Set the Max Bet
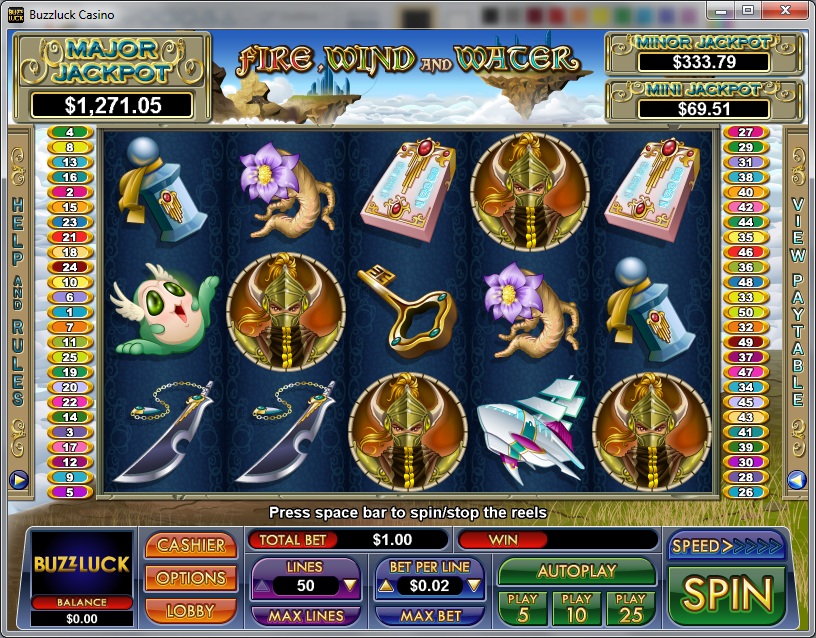The width and height of the screenshot is (816, 638). click(430, 616)
